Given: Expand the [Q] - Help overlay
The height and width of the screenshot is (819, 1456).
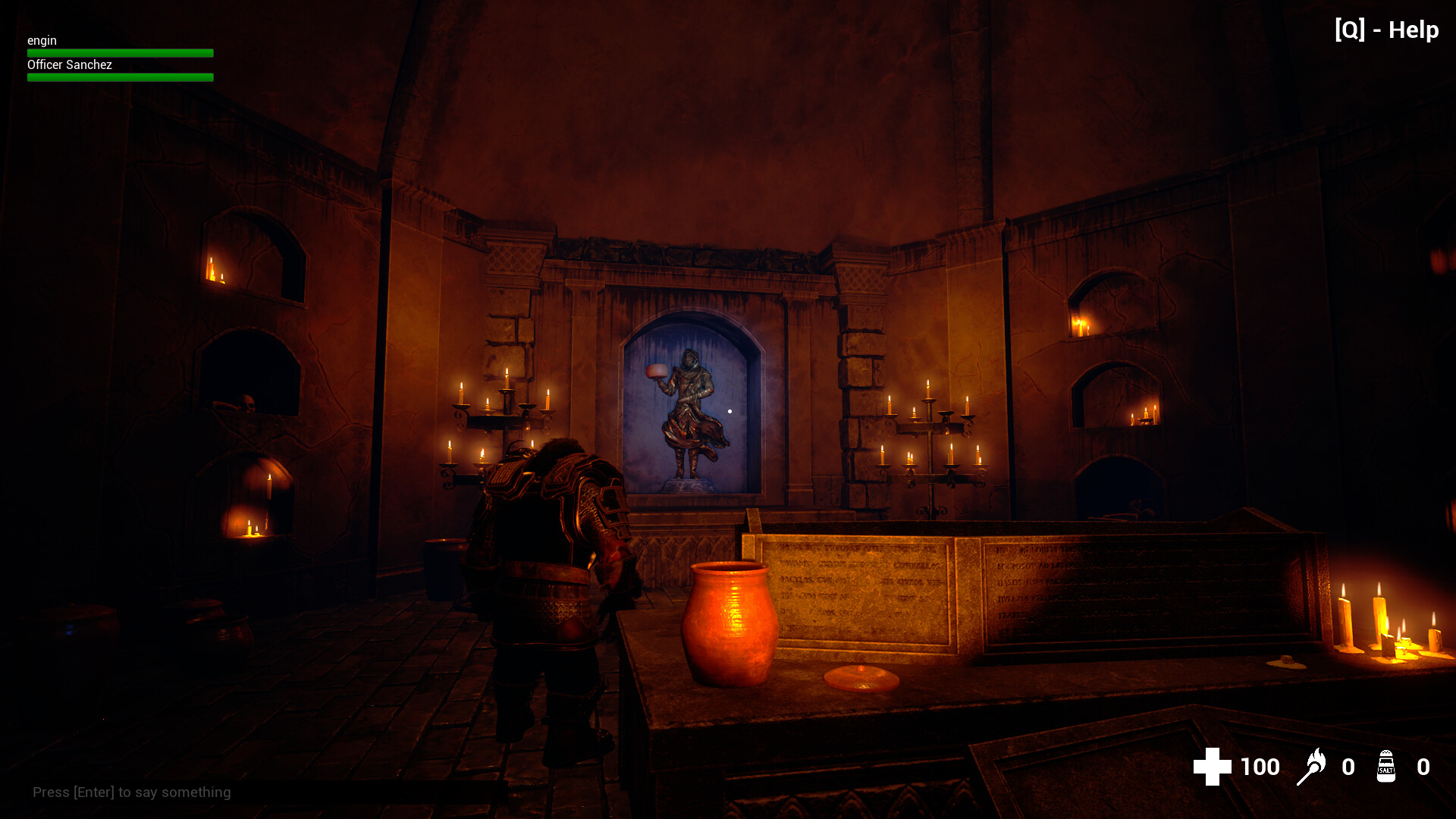Looking at the screenshot, I should pos(1386,30).
